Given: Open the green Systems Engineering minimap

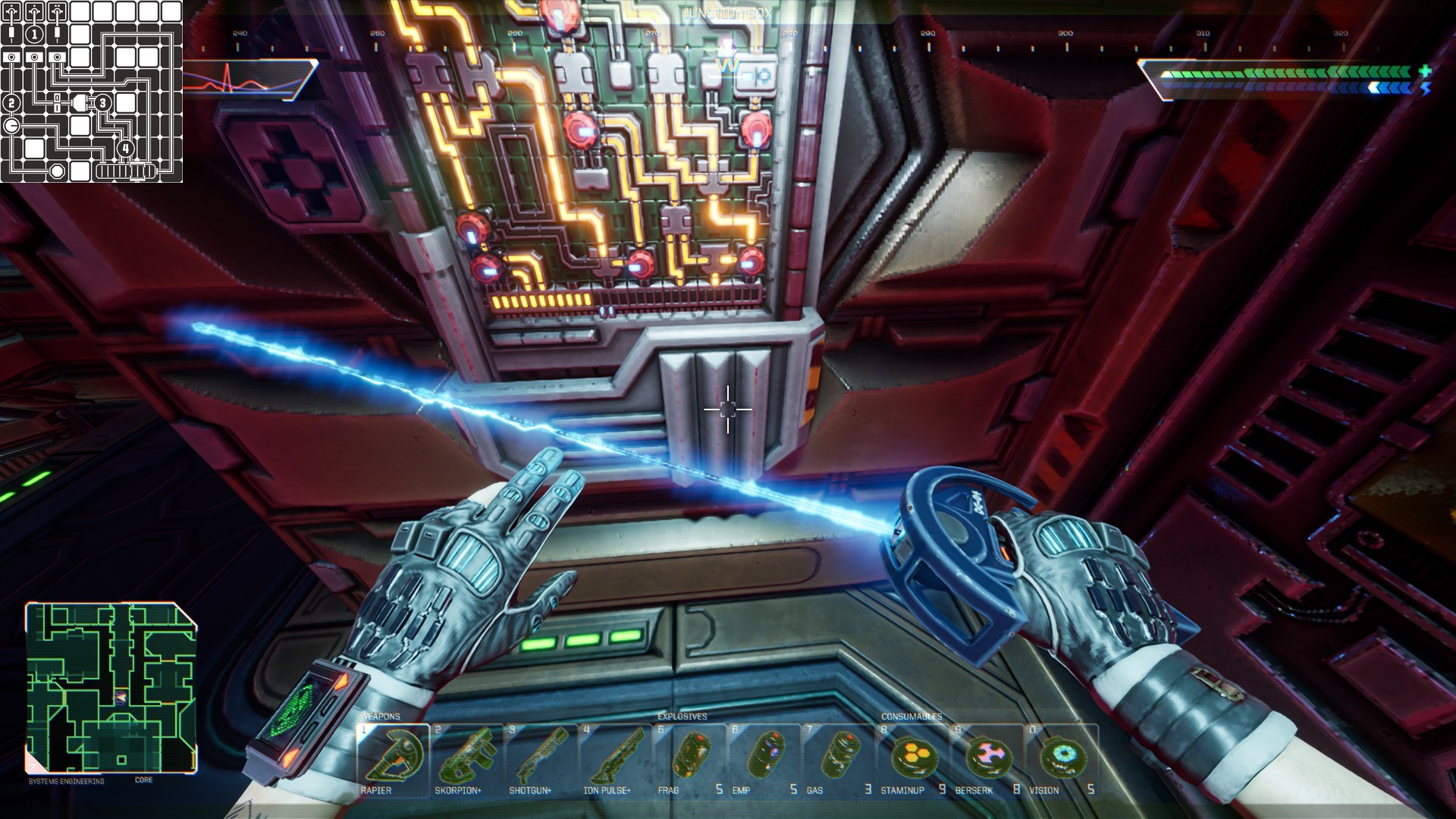Looking at the screenshot, I should click(111, 688).
